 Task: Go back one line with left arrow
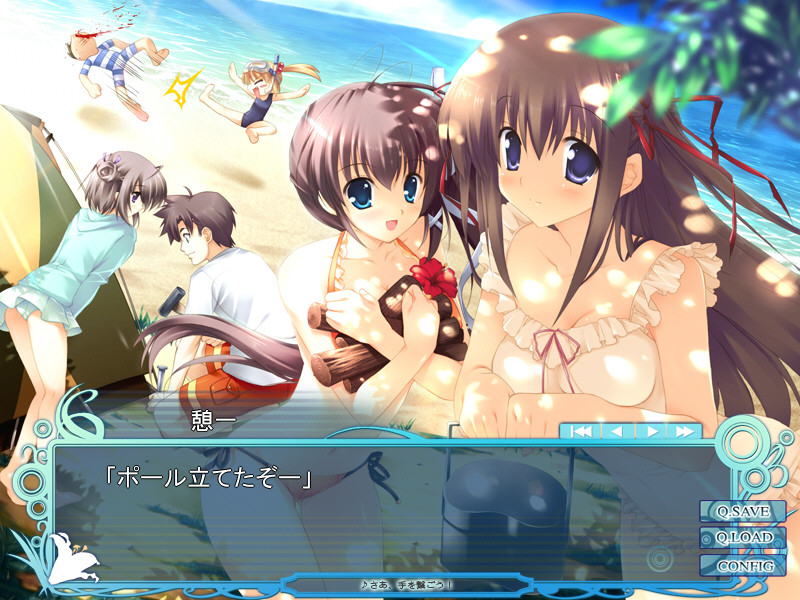pos(617,431)
